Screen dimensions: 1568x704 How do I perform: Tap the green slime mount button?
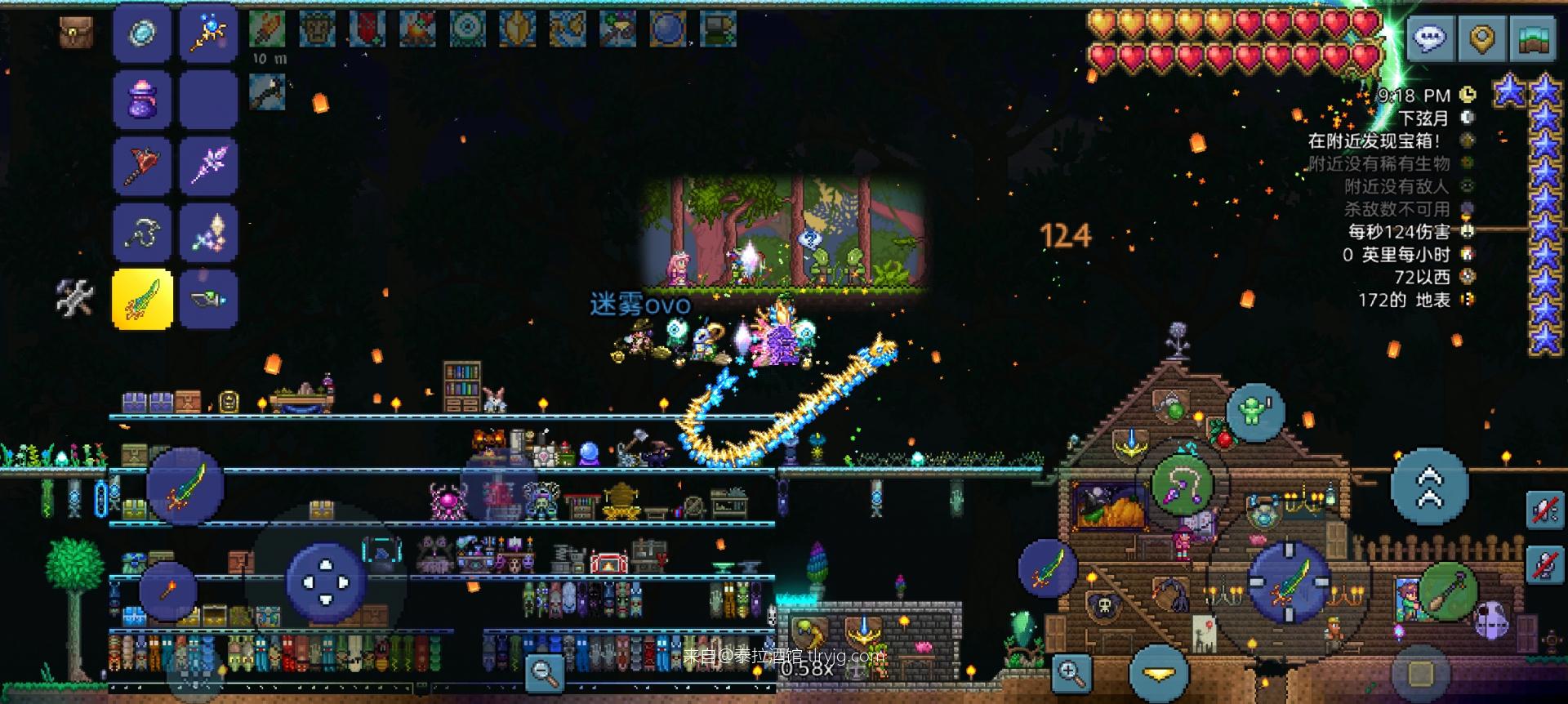(1254, 412)
